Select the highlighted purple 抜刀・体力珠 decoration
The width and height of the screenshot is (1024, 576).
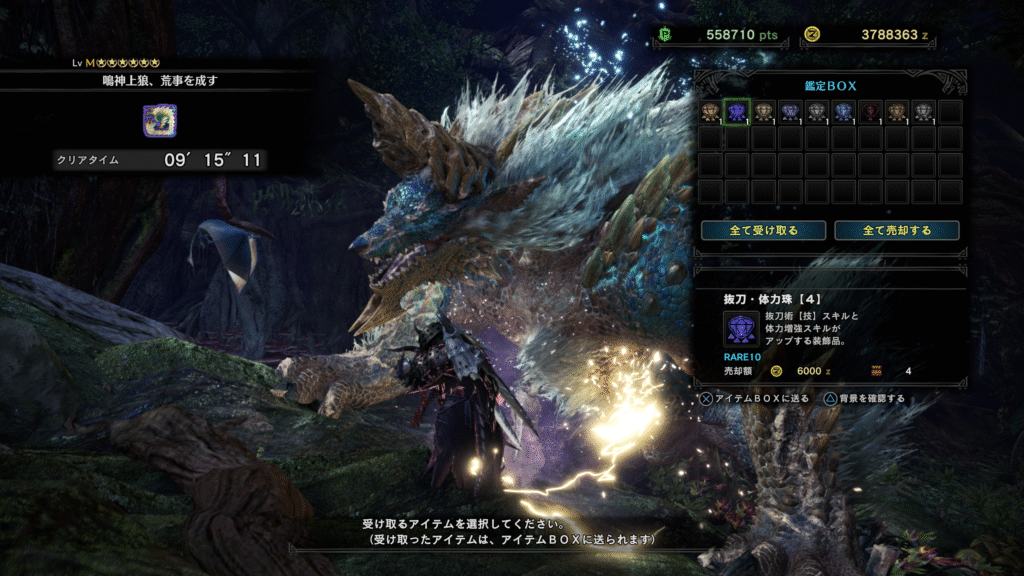pyautogui.click(x=737, y=112)
